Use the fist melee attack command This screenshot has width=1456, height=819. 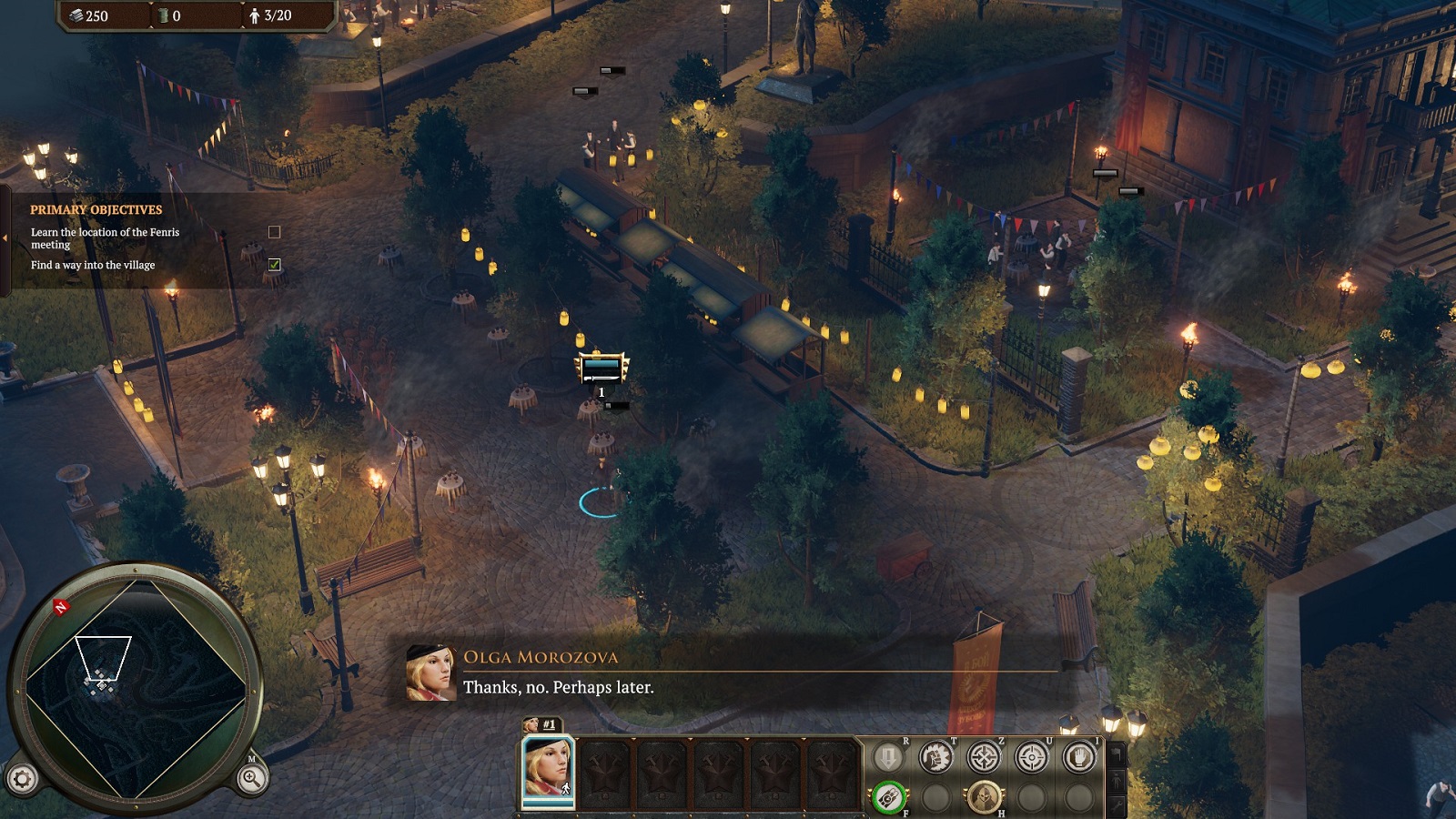pyautogui.click(x=935, y=757)
